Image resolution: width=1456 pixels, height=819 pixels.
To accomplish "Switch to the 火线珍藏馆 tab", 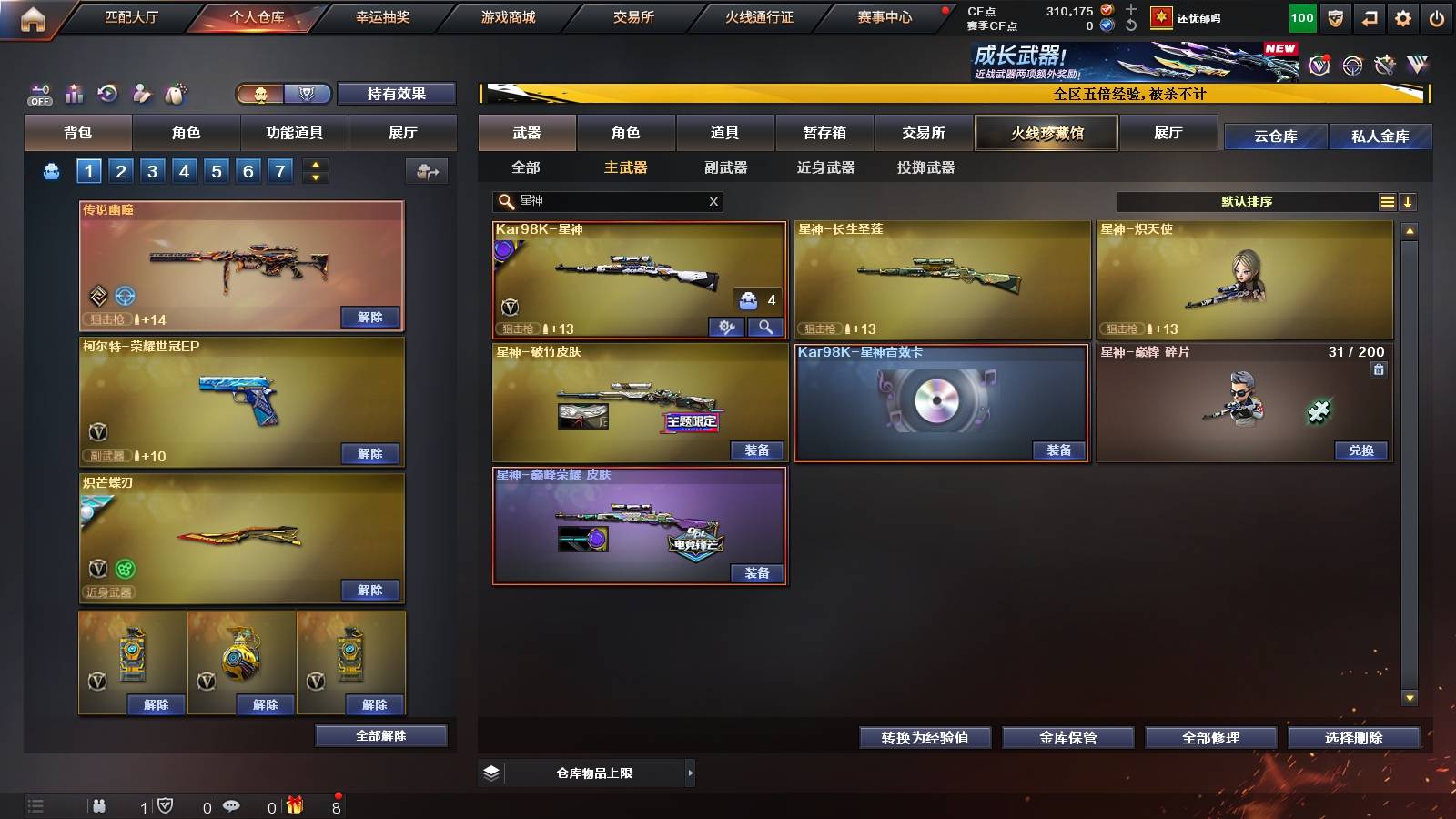I will pos(1046,133).
